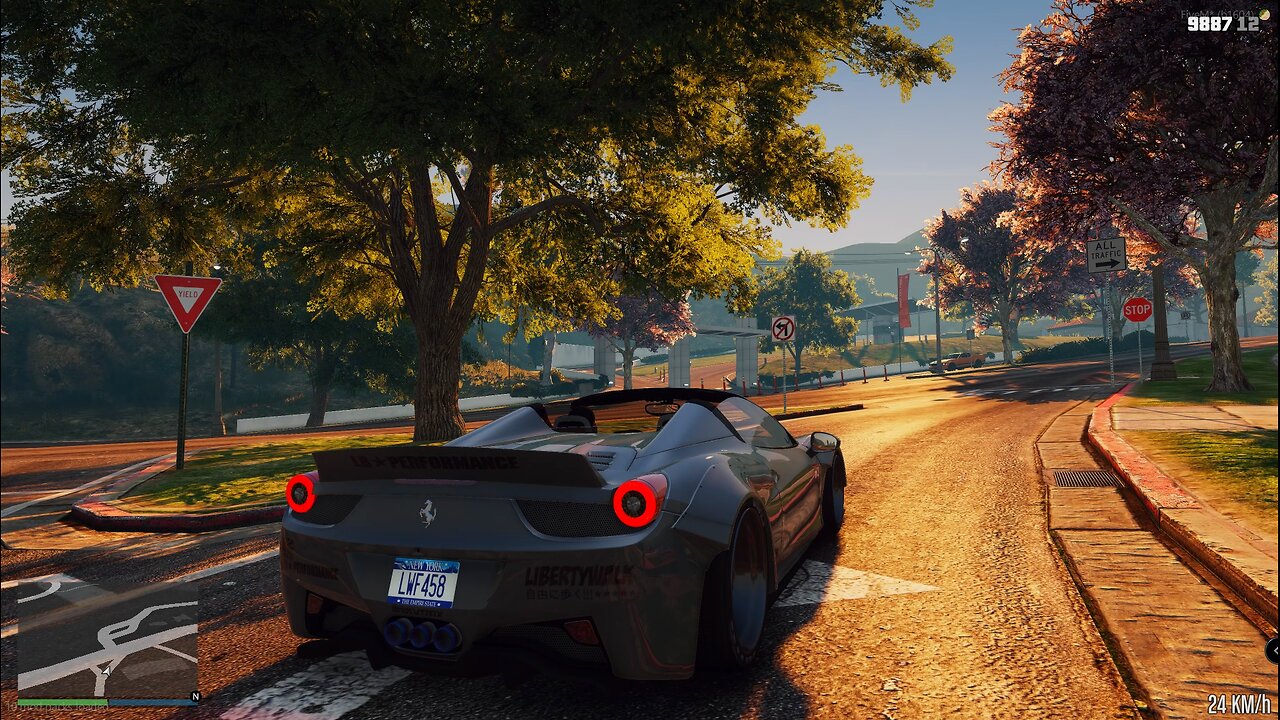Click the ammo count showing 12
Screen dimensions: 1280x720
[x=1248, y=24]
